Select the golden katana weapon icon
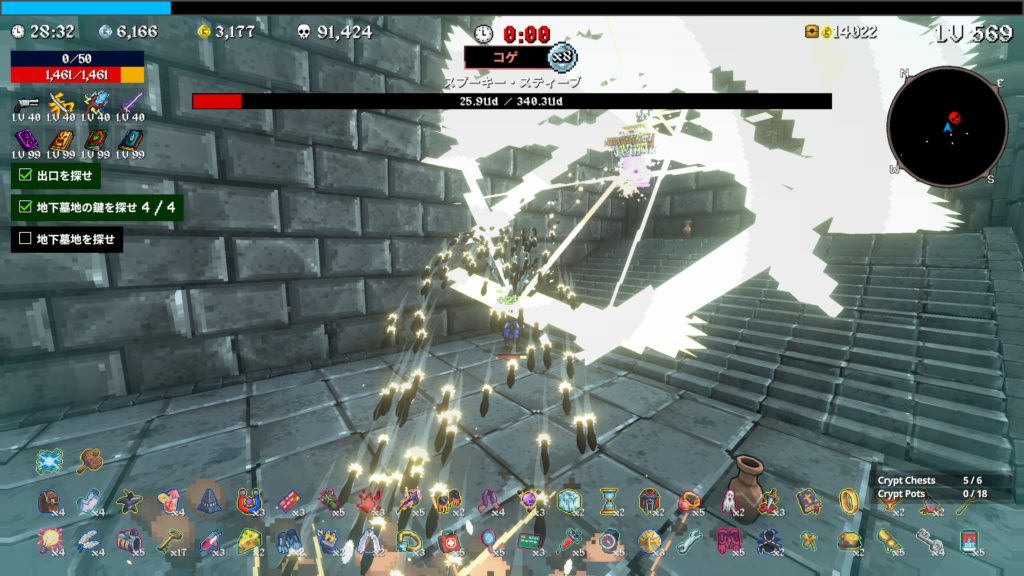 click(x=62, y=103)
